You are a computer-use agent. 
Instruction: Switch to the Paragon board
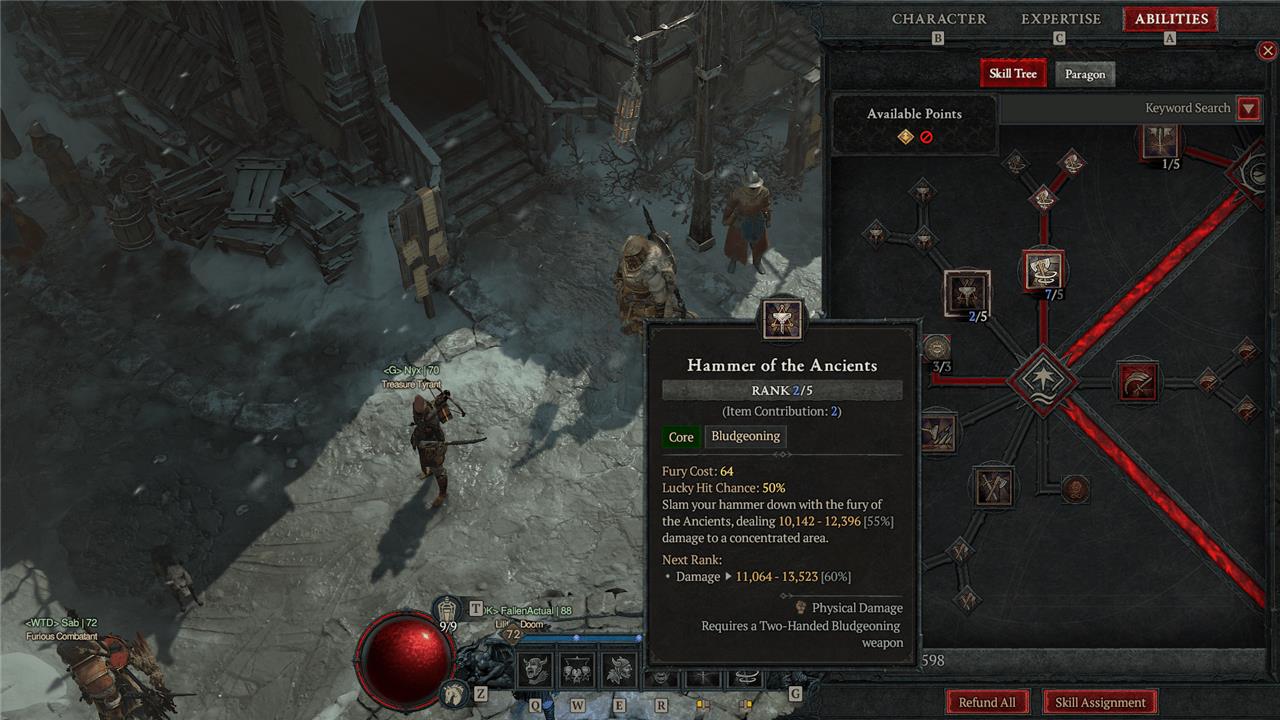click(1085, 74)
